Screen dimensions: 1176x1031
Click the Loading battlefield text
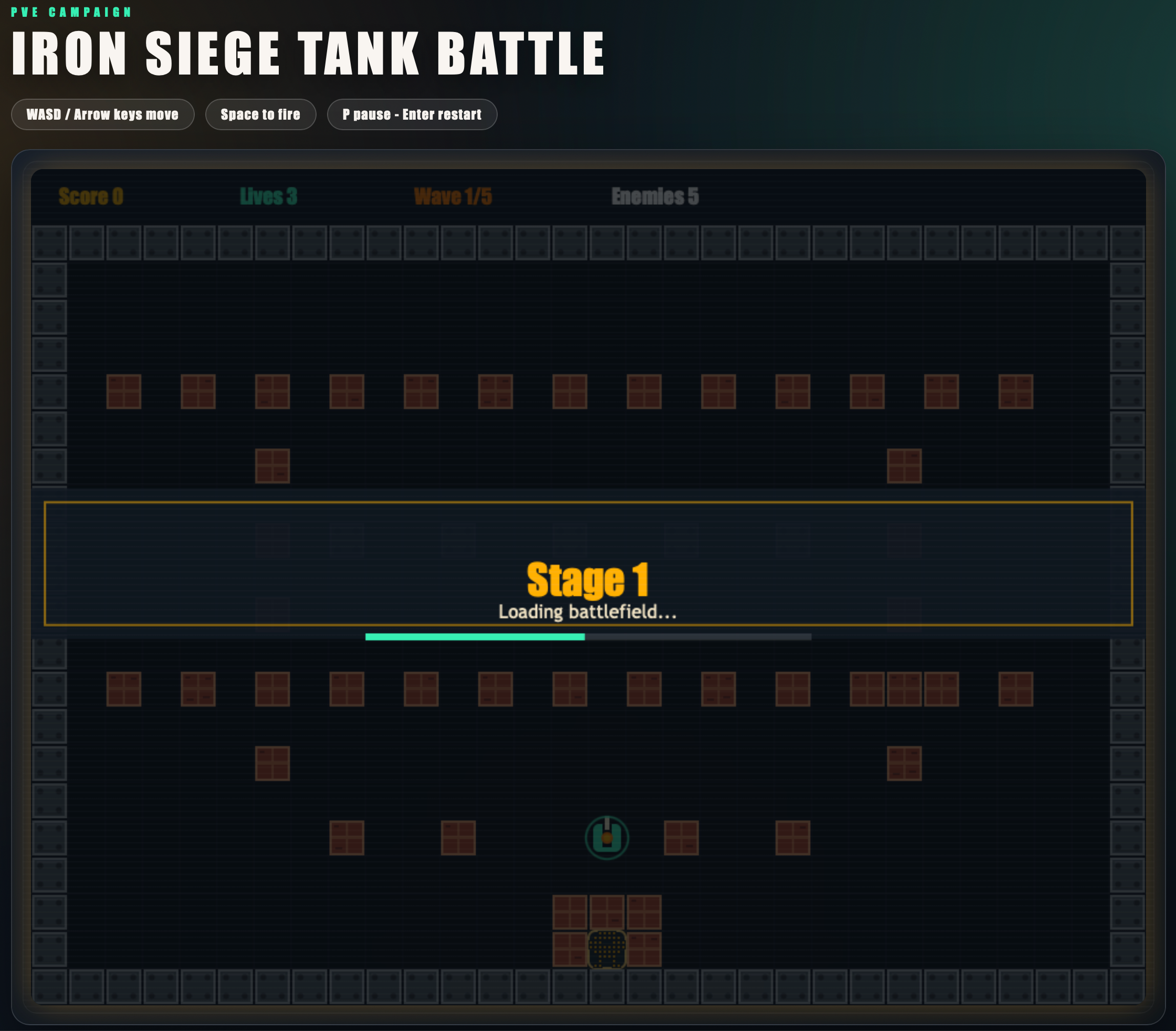click(x=588, y=612)
